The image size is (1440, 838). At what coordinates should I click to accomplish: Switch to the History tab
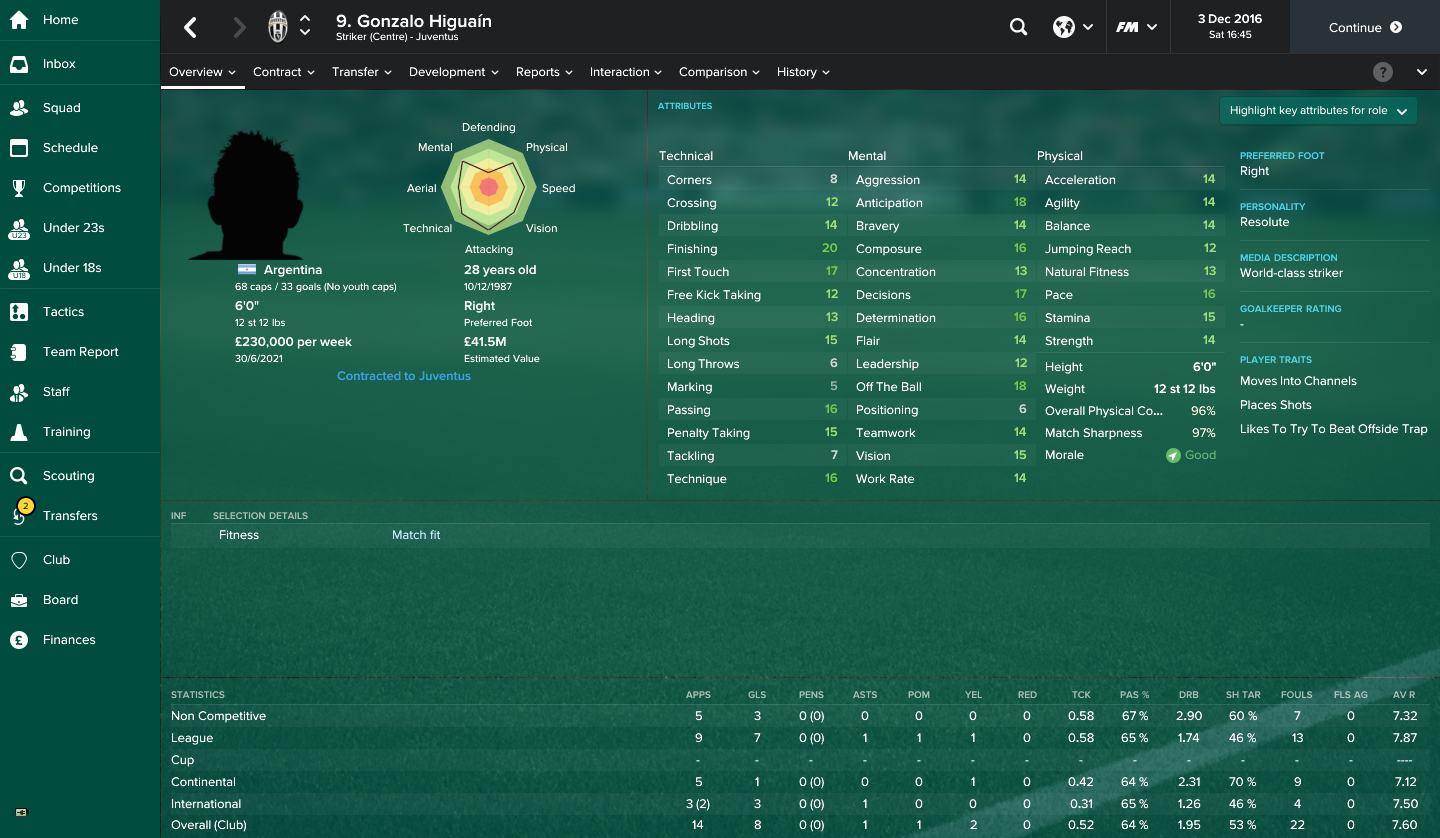click(x=796, y=71)
